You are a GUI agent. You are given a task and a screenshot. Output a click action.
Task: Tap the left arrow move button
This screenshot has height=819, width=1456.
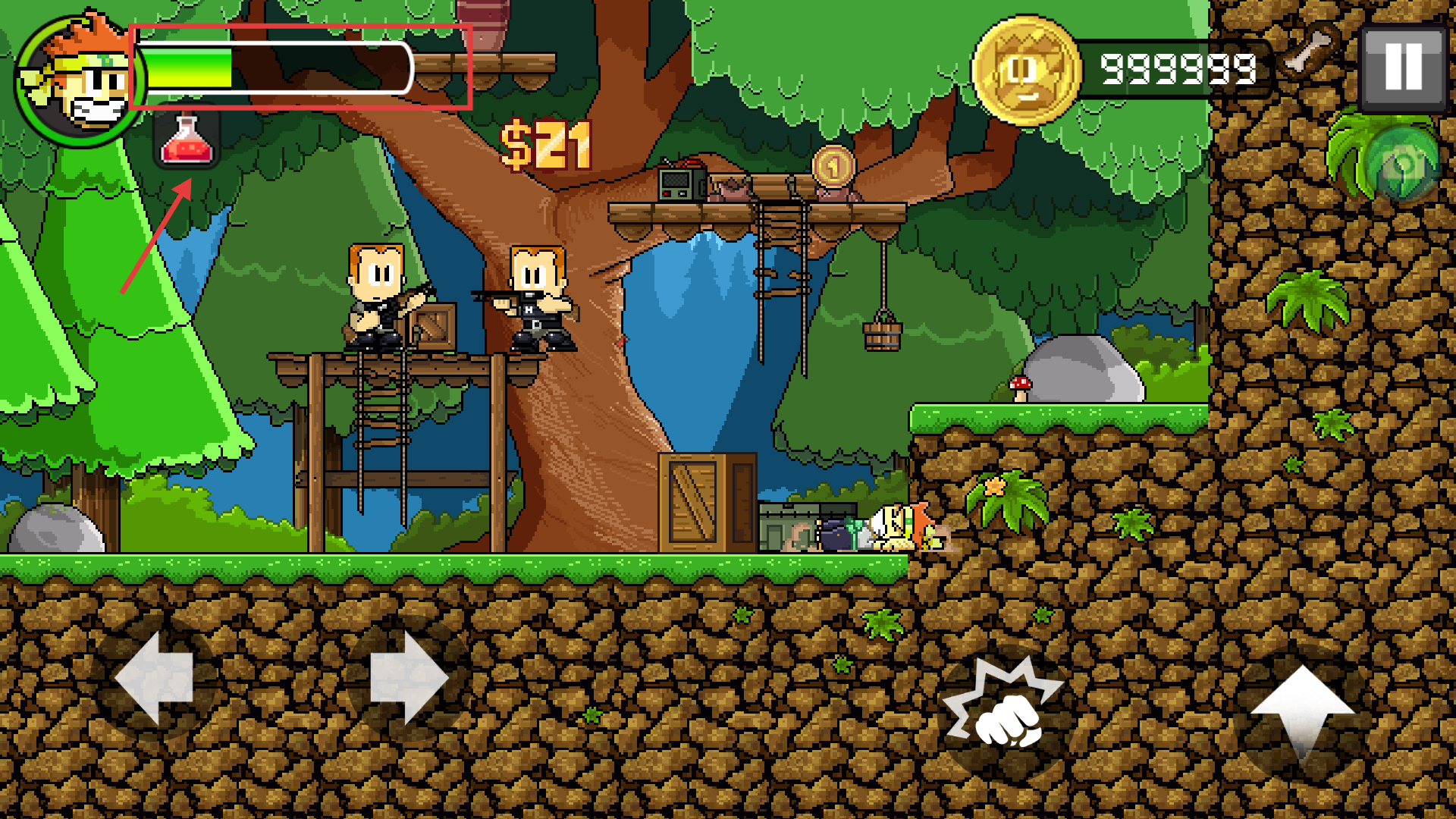tap(154, 677)
